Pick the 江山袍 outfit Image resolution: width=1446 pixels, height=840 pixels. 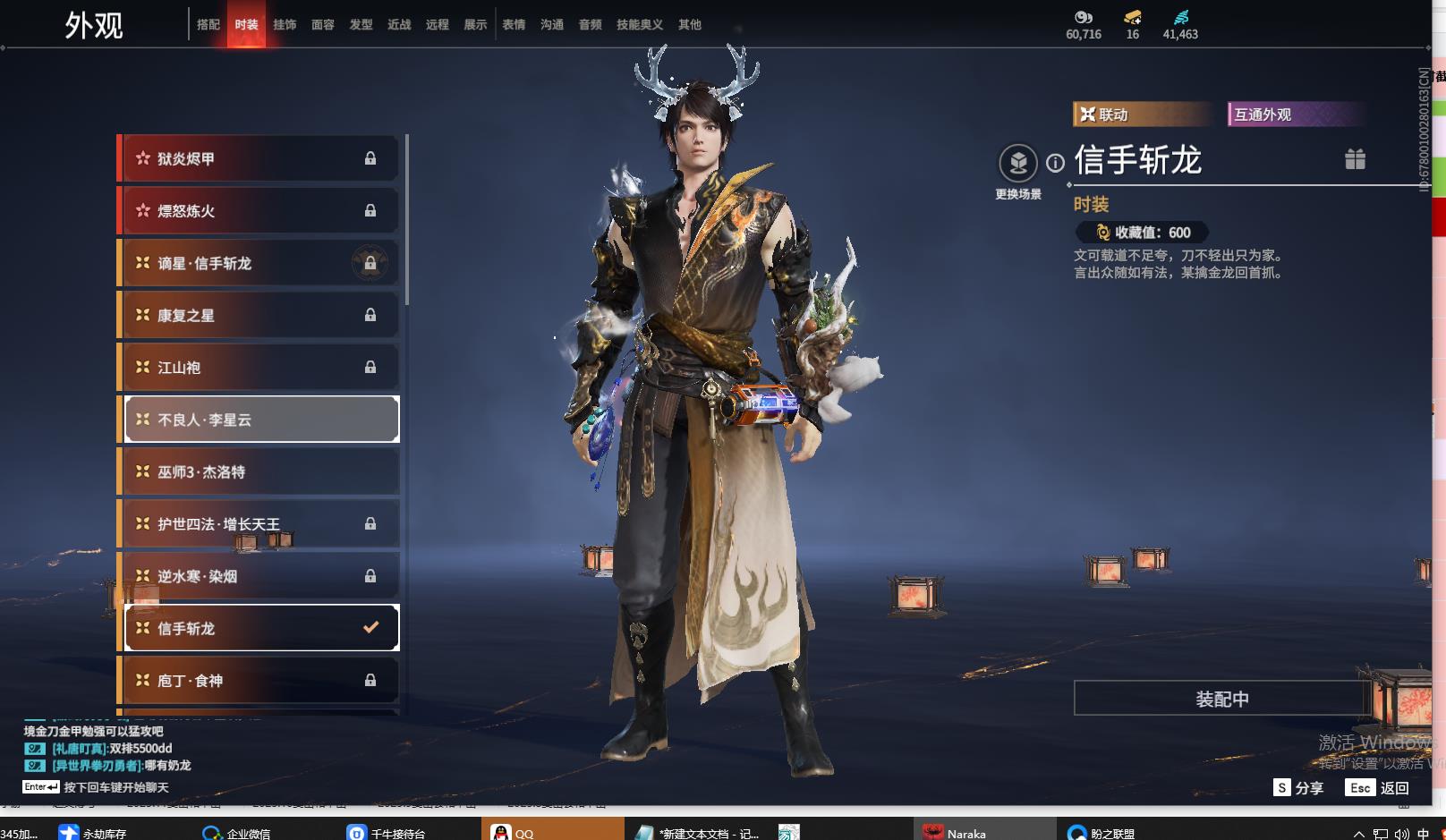coord(260,367)
